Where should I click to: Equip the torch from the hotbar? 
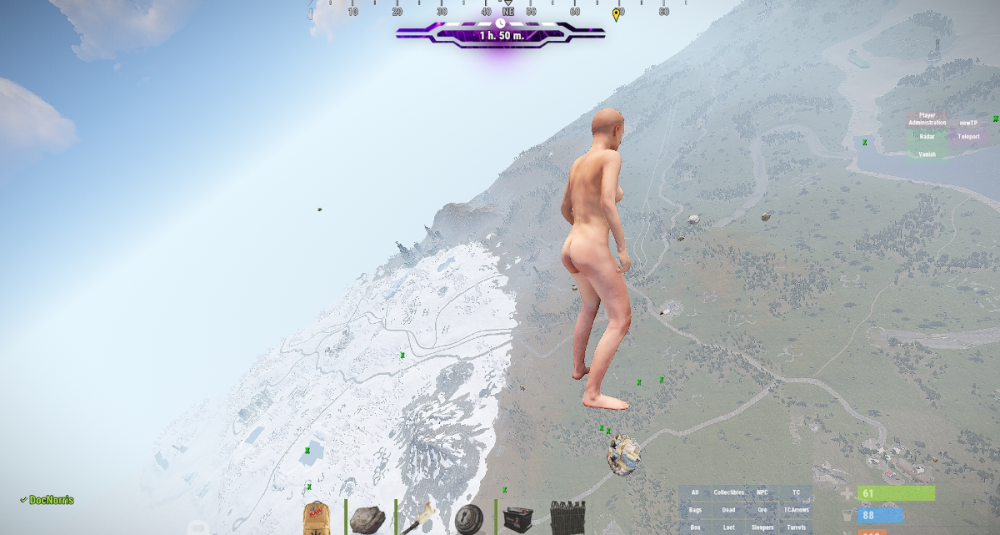[418, 519]
